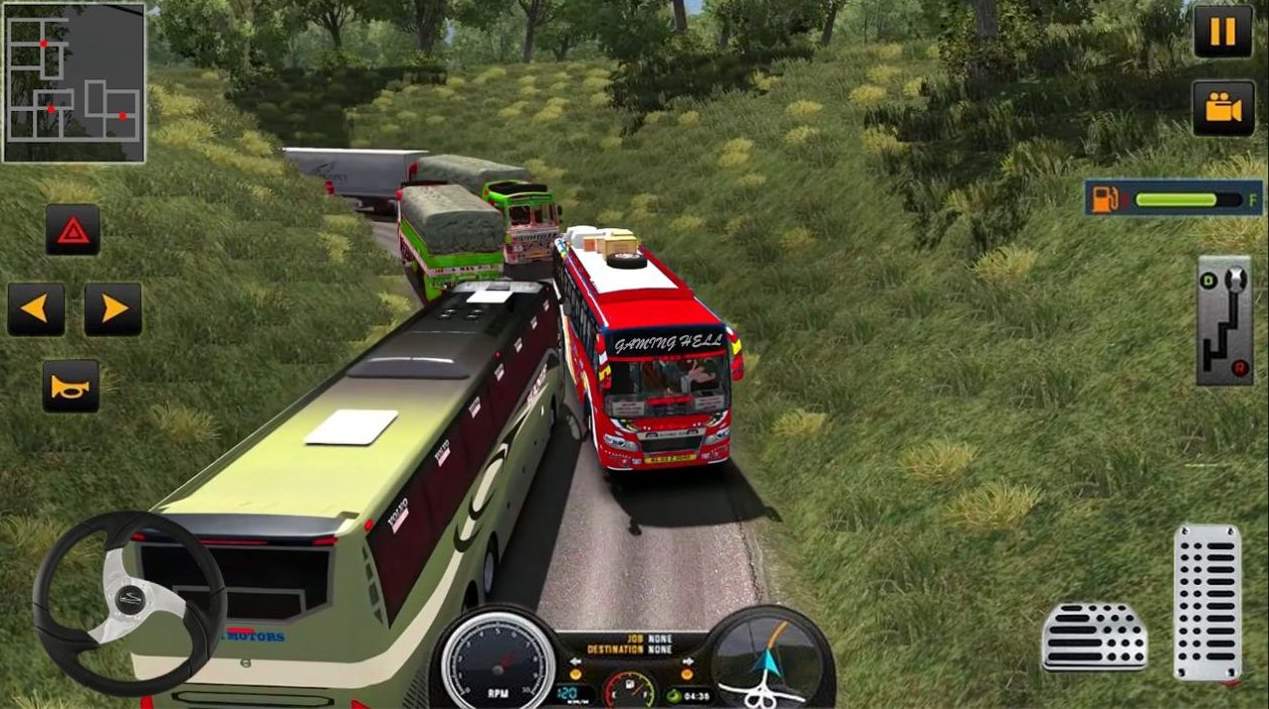Tap the gear shifter

coord(1224,320)
